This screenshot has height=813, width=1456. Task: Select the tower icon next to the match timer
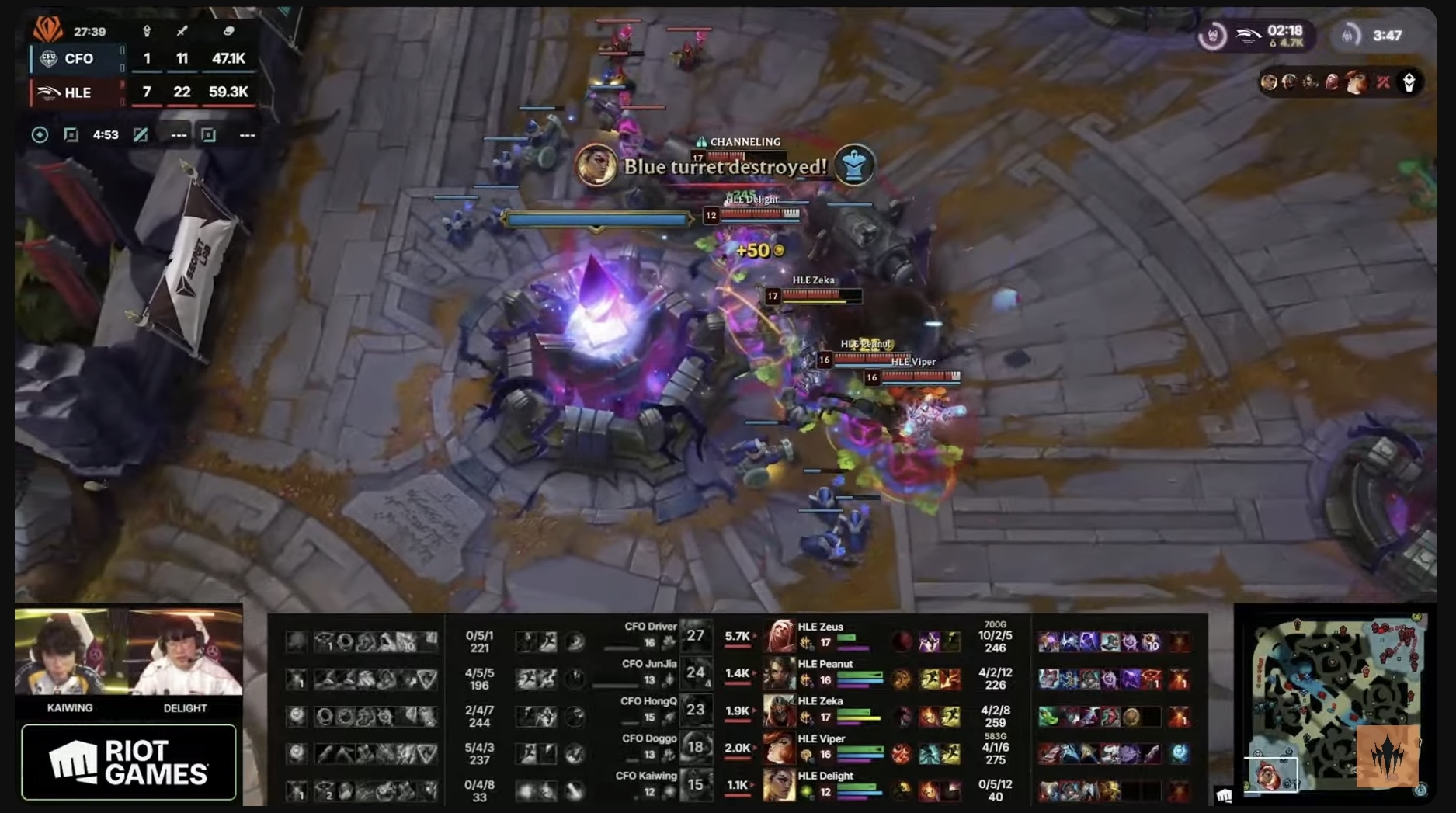148,30
